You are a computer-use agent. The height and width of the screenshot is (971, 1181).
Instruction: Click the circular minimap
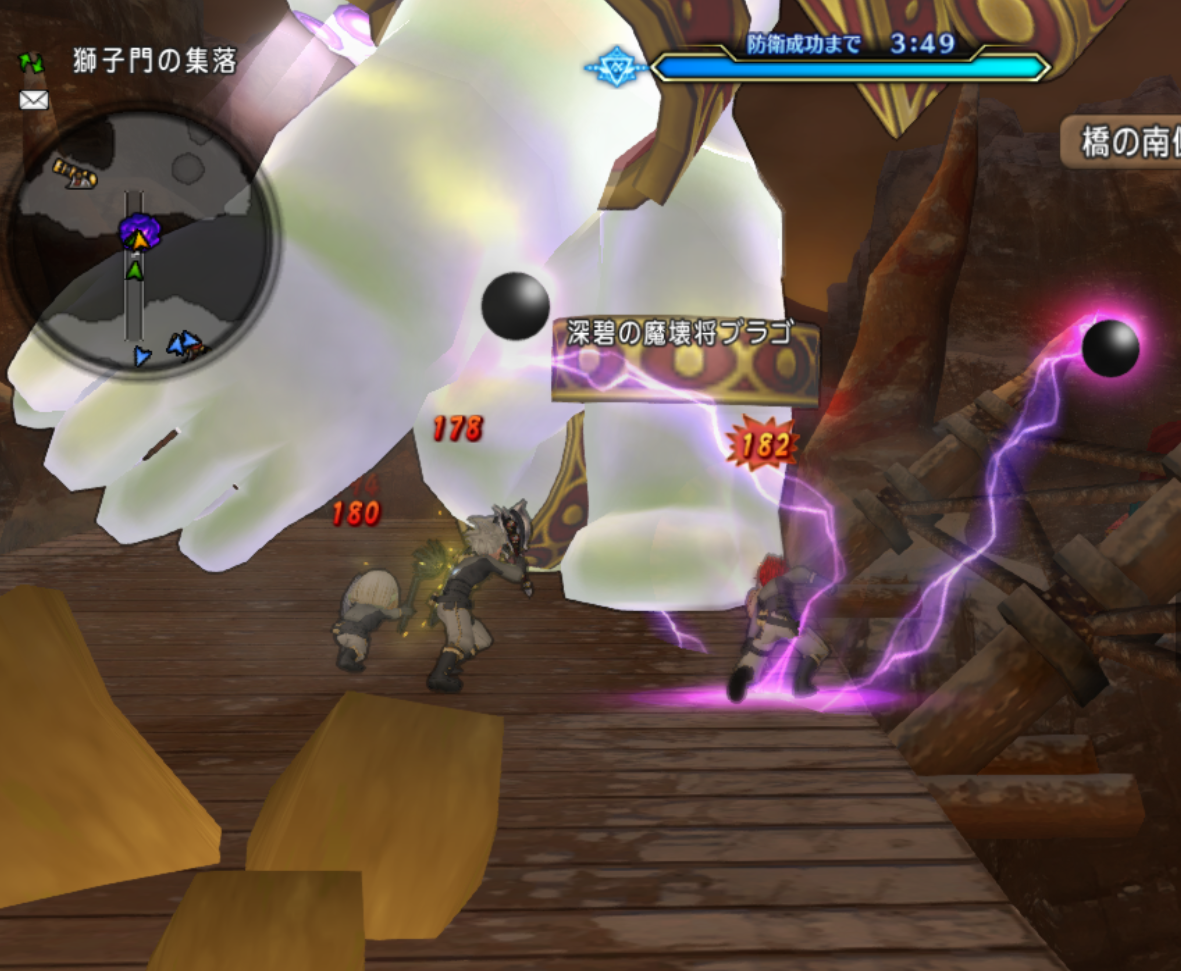(141, 244)
